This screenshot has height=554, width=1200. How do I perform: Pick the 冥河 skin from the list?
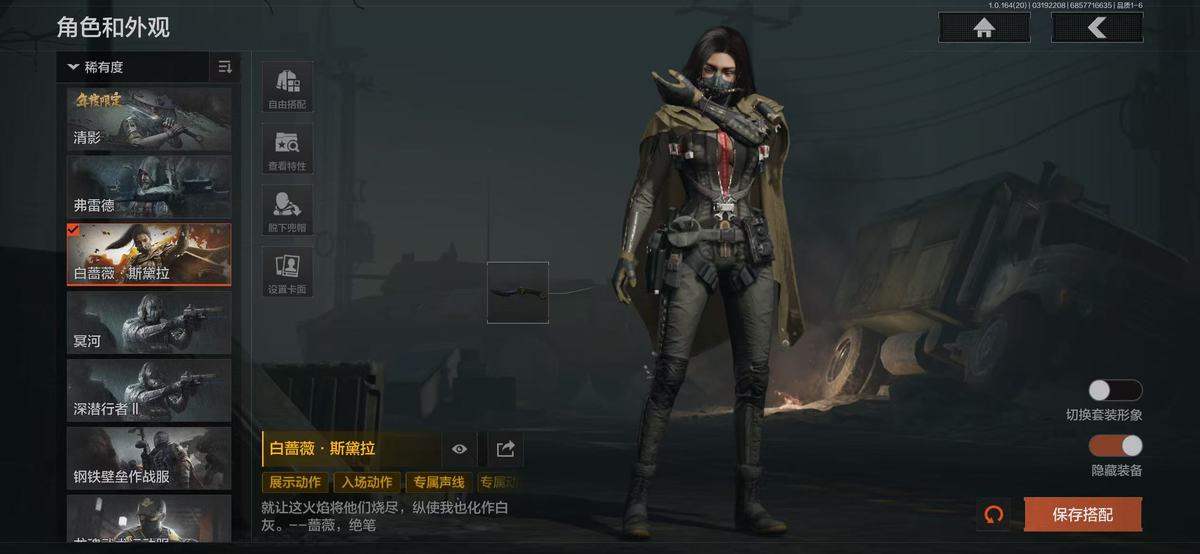[x=149, y=322]
